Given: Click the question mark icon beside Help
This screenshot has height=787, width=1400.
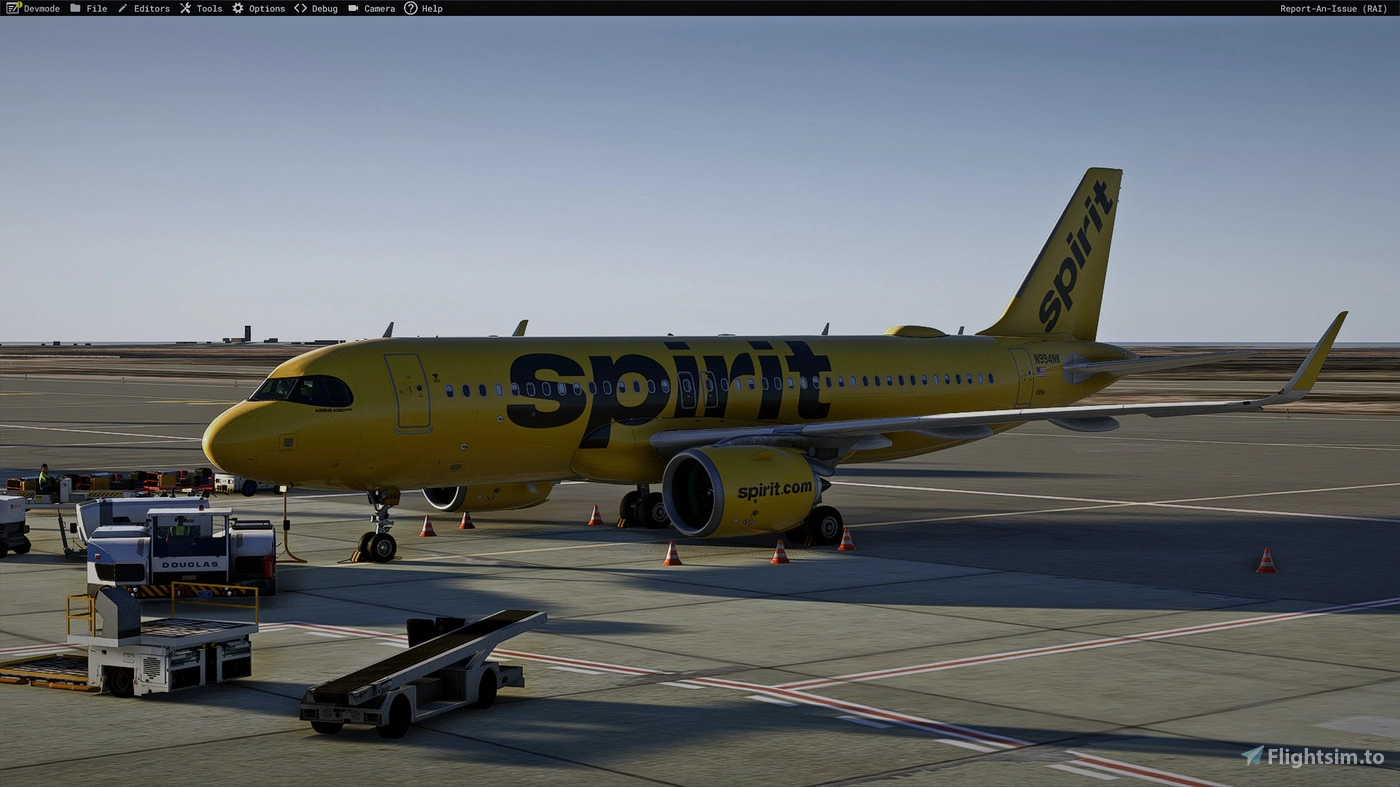Looking at the screenshot, I should point(410,8).
